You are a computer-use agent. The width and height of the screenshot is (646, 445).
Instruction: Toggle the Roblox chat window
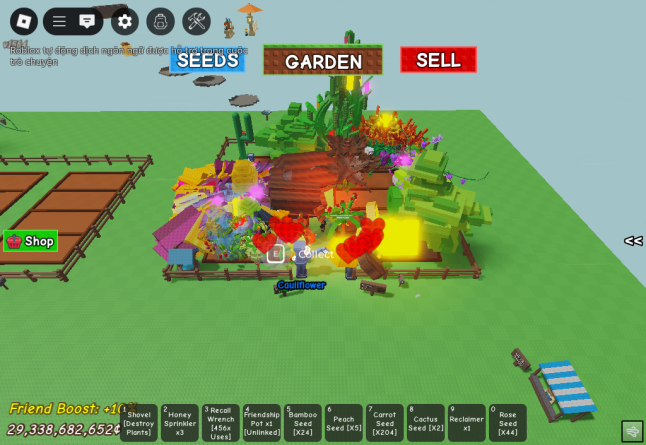pyautogui.click(x=87, y=21)
